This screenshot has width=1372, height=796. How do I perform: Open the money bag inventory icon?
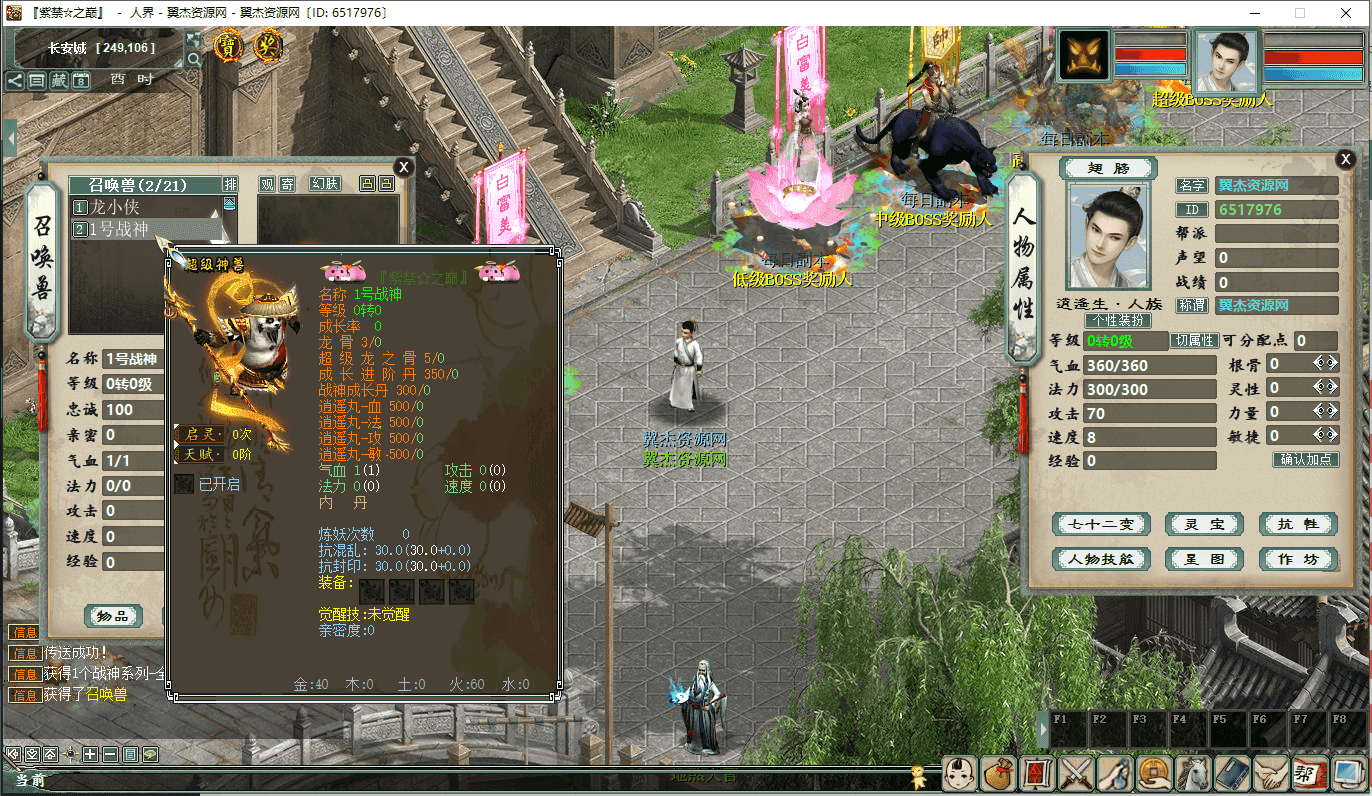click(x=997, y=773)
